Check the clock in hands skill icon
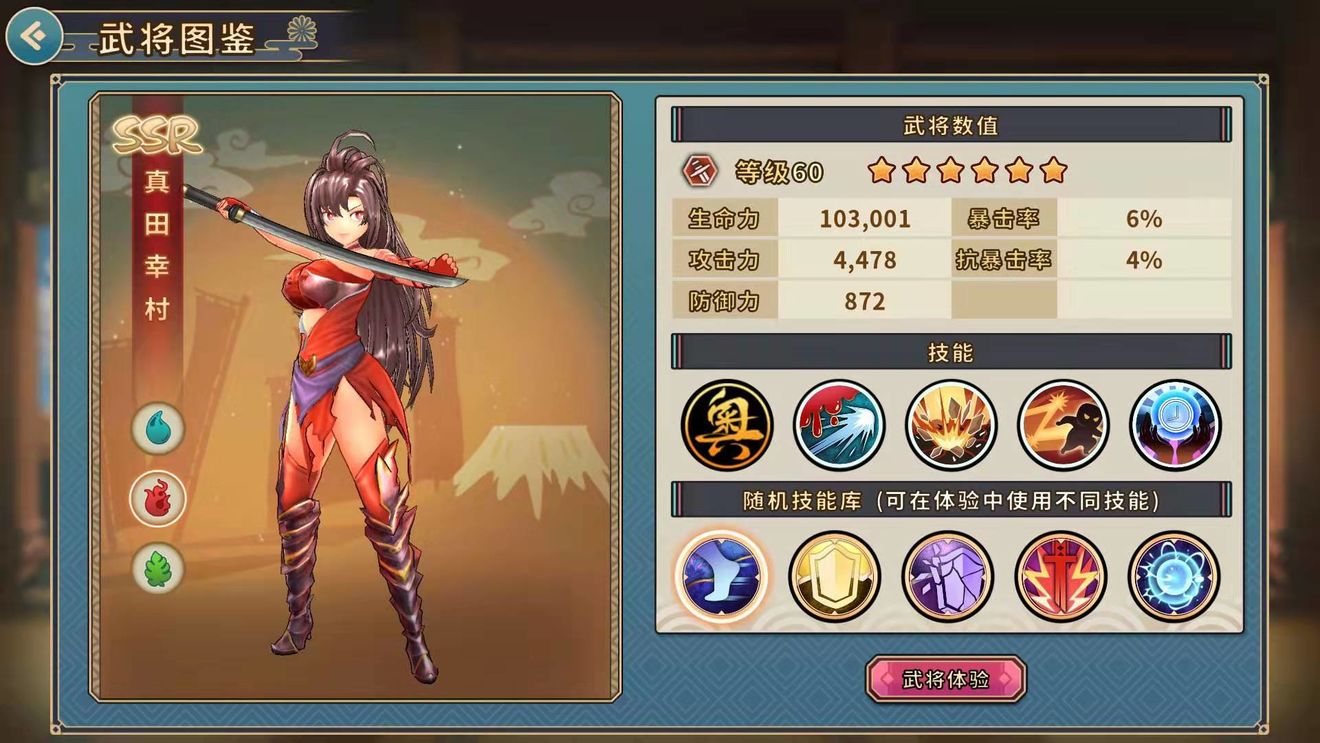 [x=1175, y=424]
